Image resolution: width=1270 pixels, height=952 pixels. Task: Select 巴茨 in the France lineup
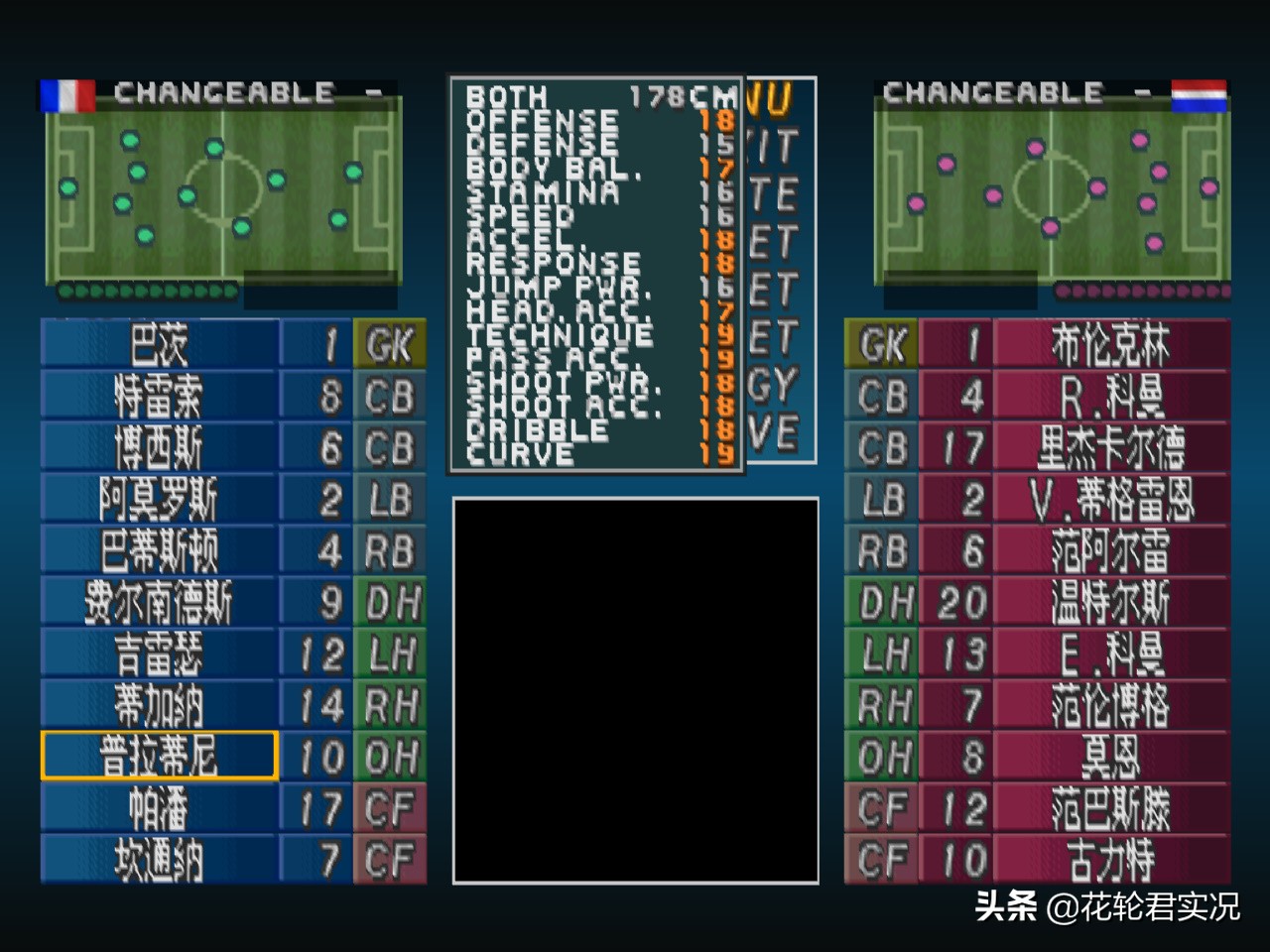[x=159, y=345]
